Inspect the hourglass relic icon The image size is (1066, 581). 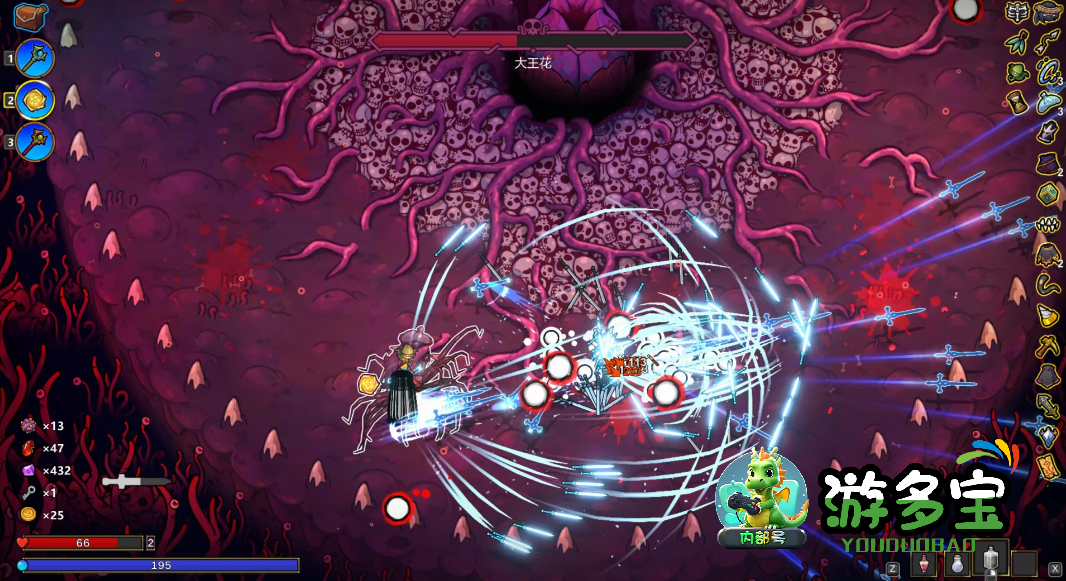point(1018,102)
